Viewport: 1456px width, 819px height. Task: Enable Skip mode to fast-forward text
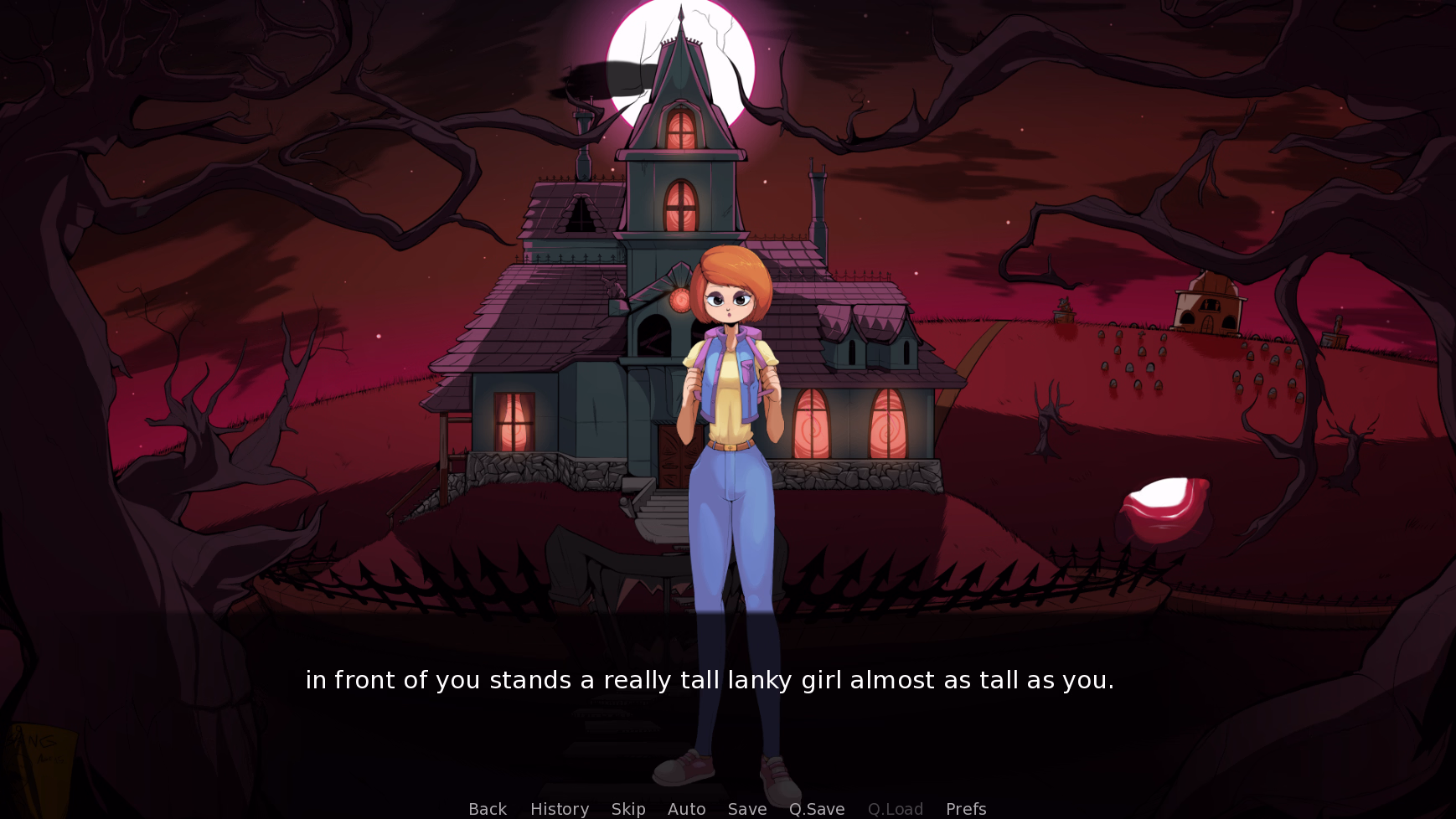628,808
